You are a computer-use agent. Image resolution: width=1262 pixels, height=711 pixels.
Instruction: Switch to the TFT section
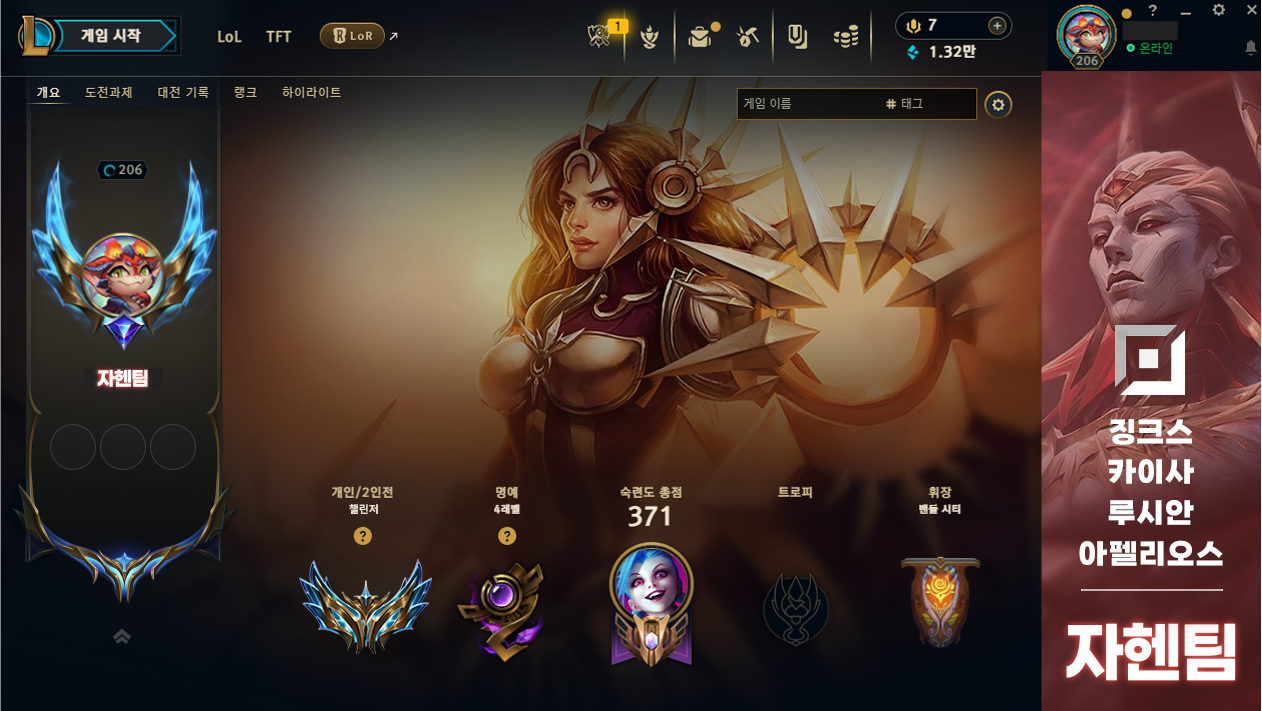point(279,37)
